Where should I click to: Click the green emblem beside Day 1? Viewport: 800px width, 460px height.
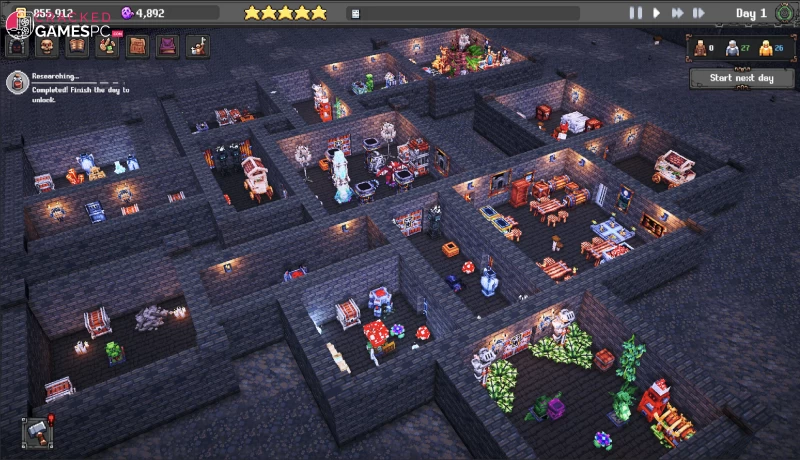(781, 13)
